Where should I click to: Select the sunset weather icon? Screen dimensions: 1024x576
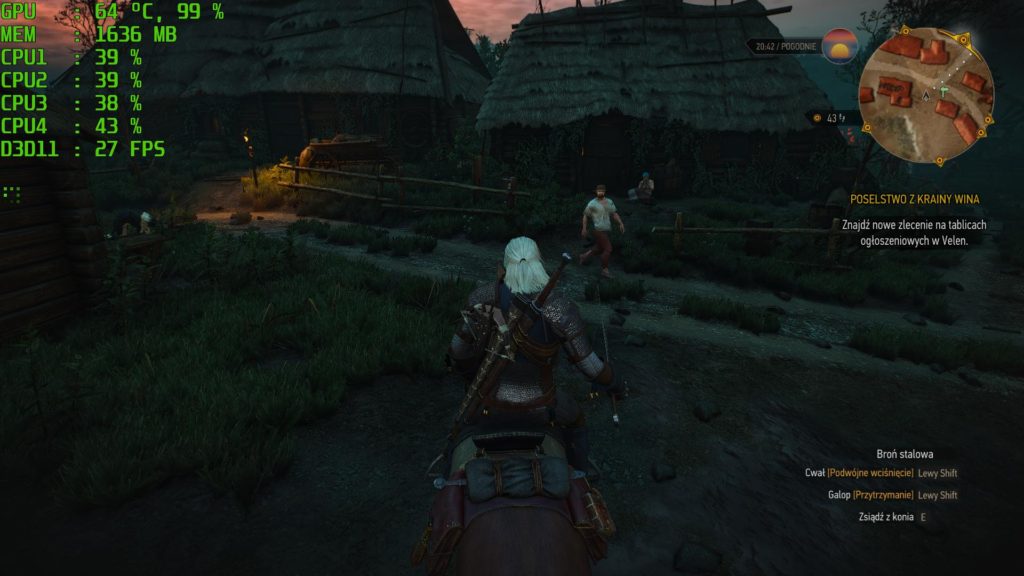pyautogui.click(x=839, y=46)
